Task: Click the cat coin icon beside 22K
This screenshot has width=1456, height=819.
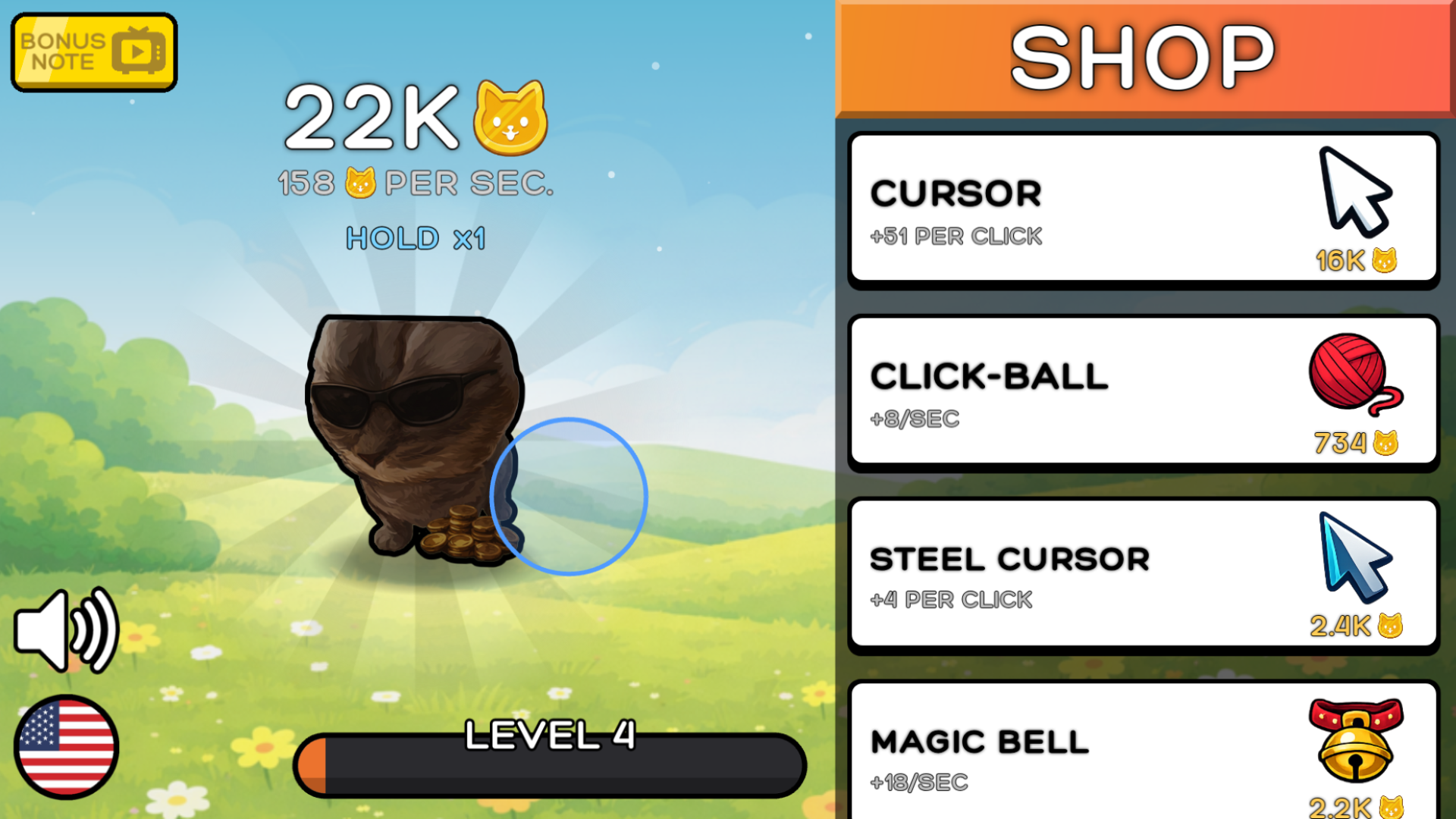Action: coord(509,119)
